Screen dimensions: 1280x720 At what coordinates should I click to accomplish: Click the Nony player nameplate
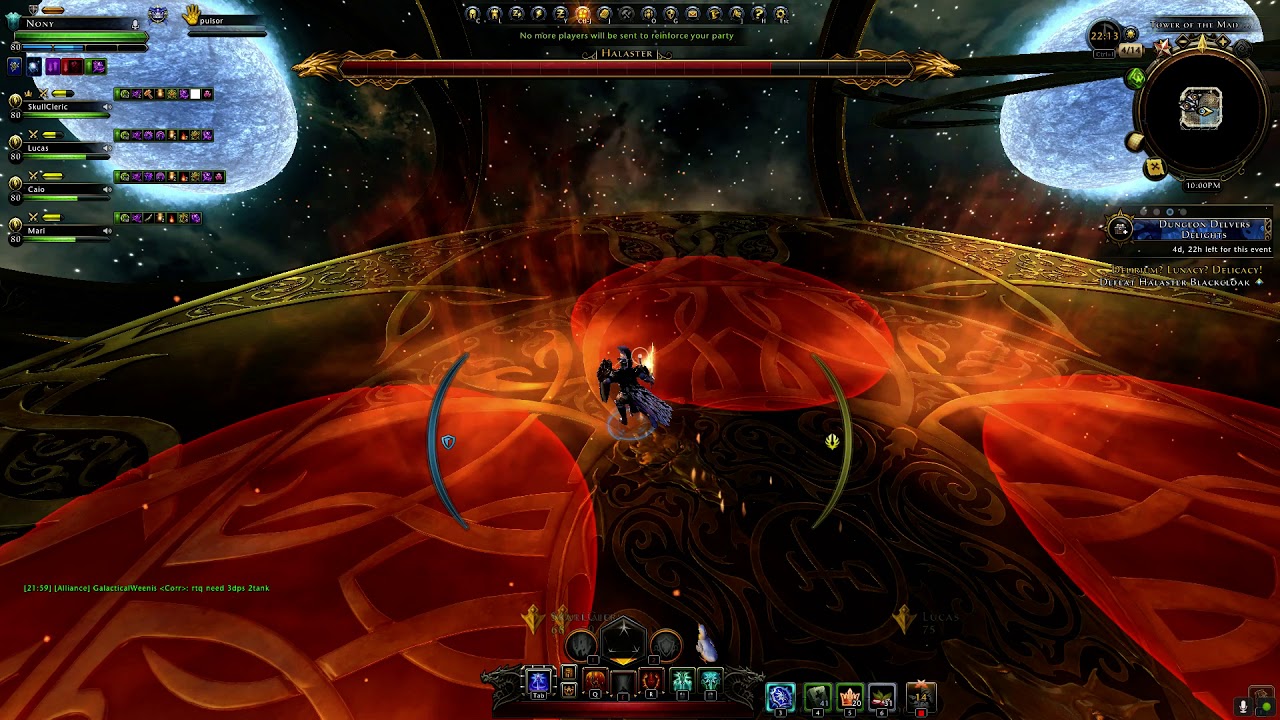click(42, 23)
